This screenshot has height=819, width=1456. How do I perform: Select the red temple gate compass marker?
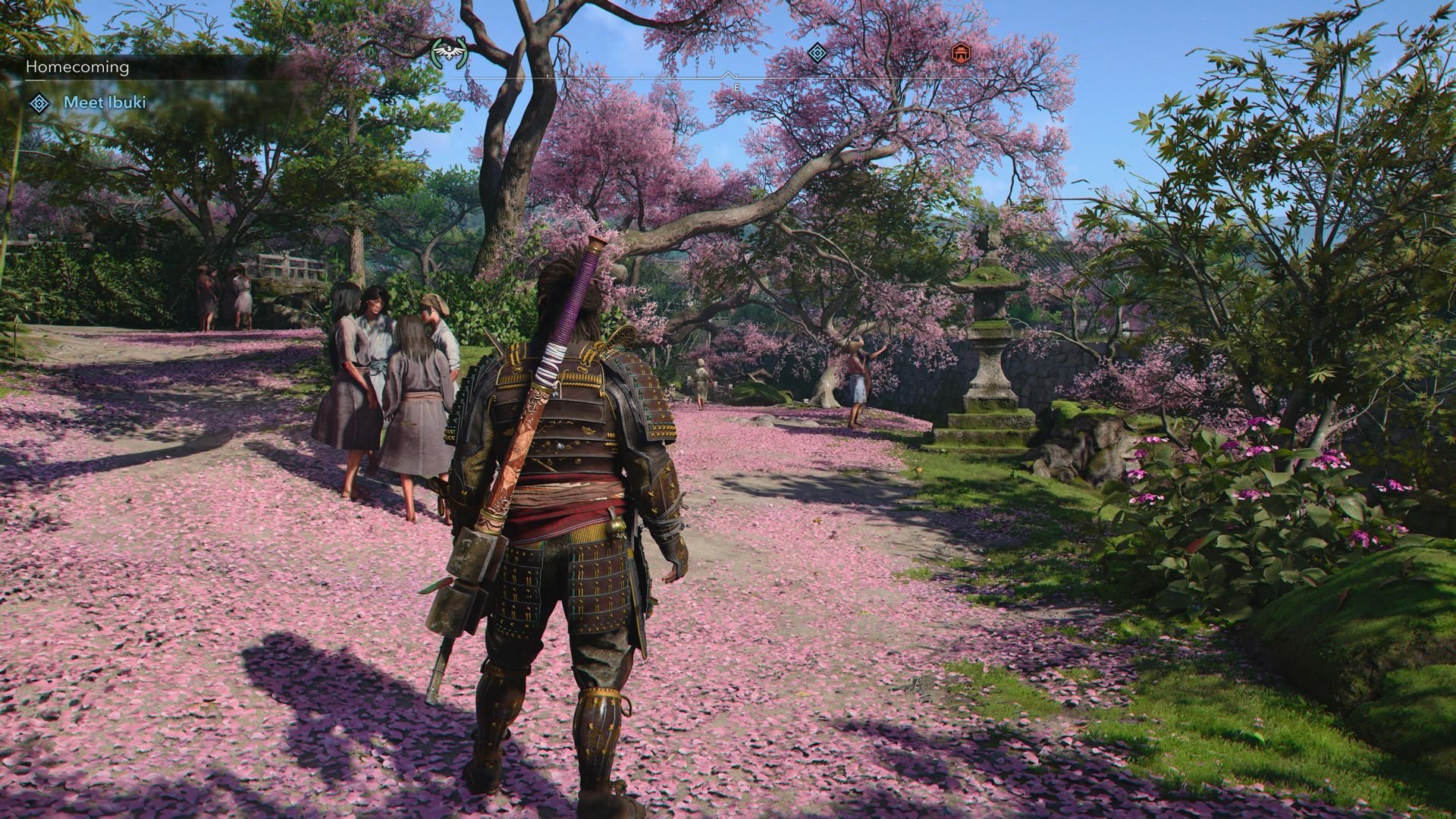961,53
